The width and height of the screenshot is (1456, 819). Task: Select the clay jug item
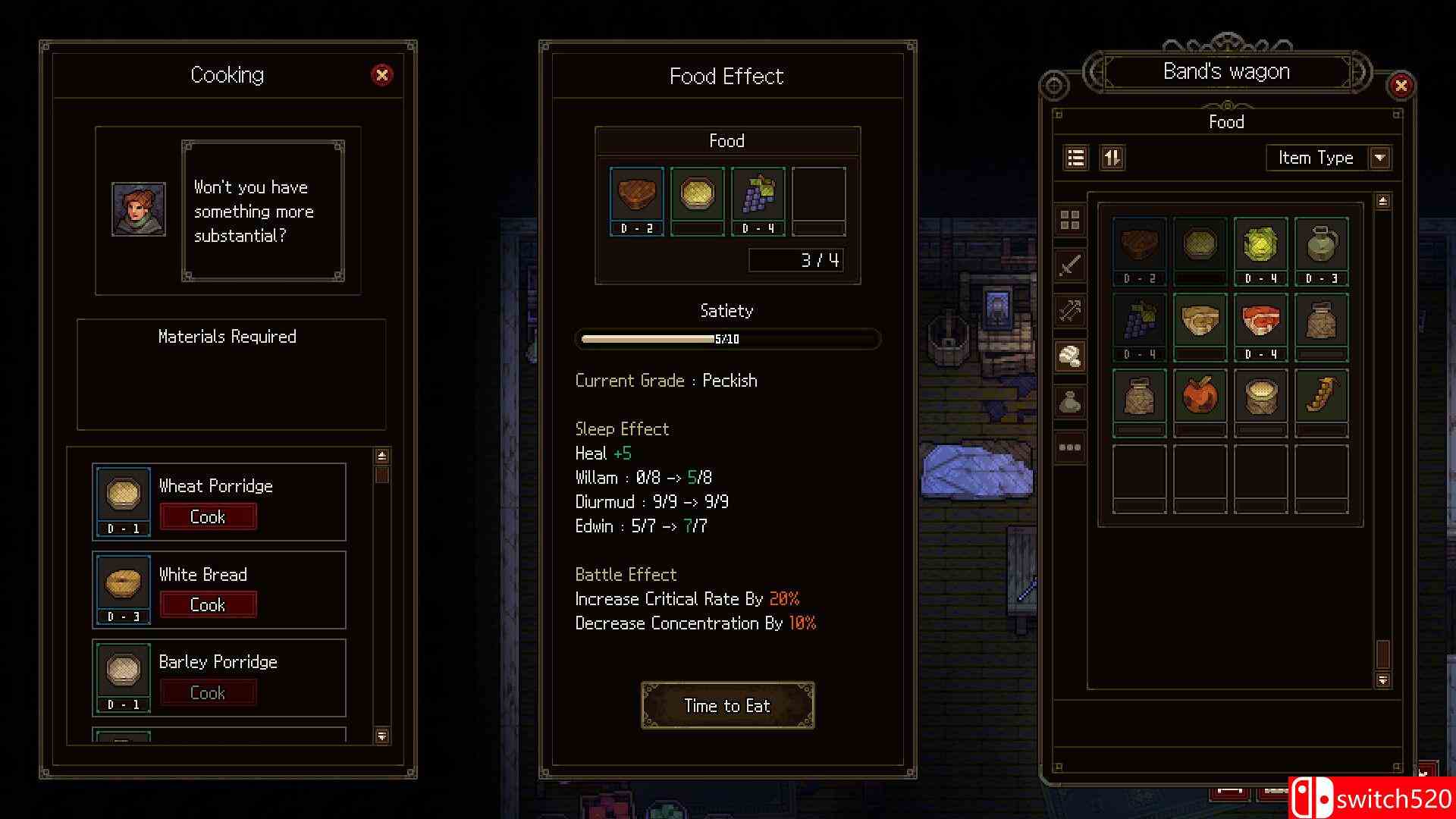[x=1321, y=245]
